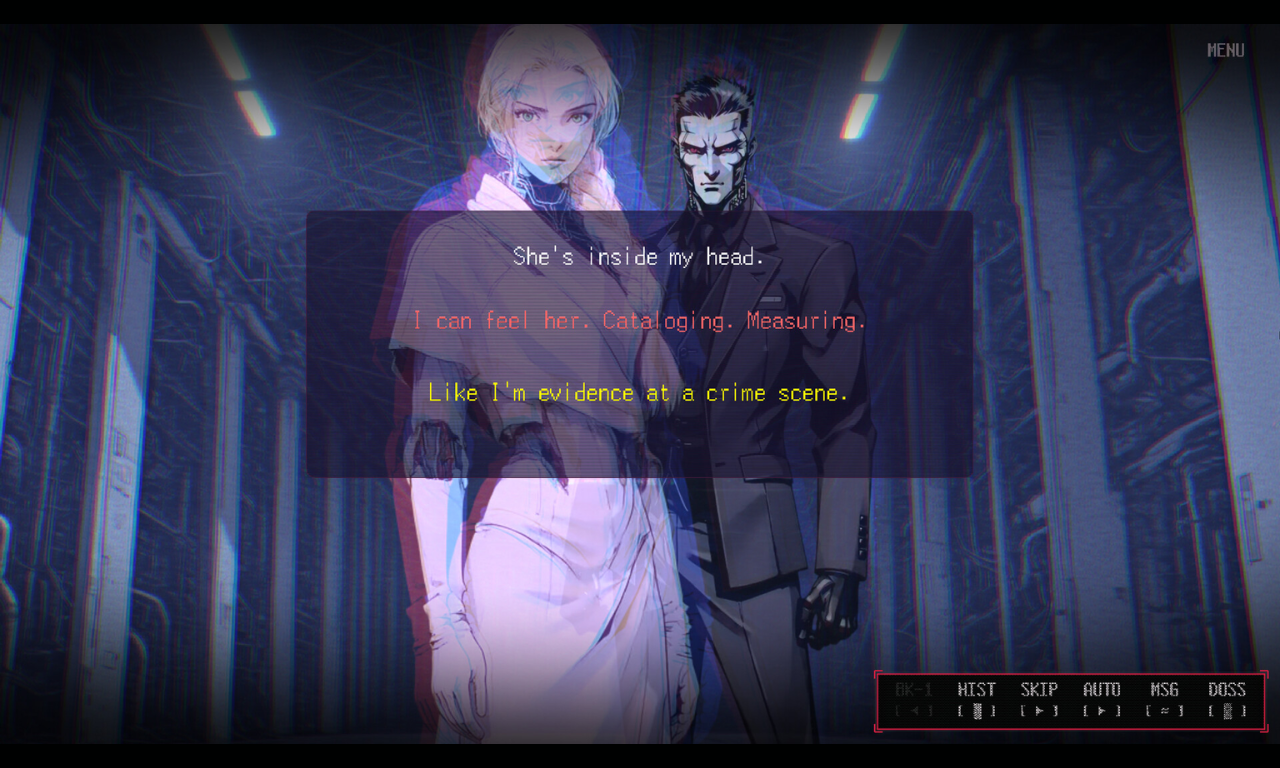The image size is (1280, 768).
Task: Hide the message window with MSG
Action: pyautogui.click(x=1164, y=699)
